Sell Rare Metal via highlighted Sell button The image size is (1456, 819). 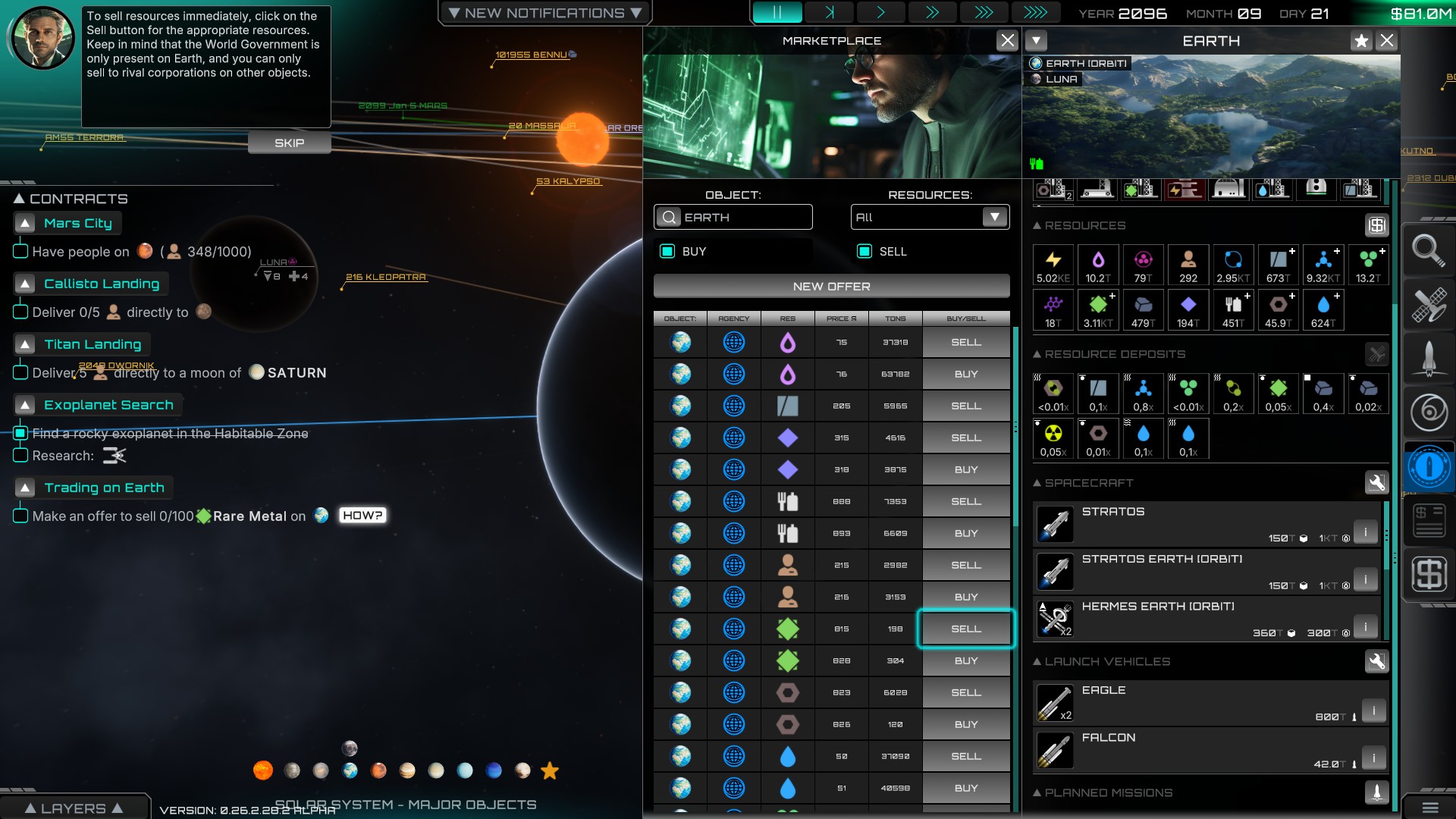click(x=965, y=629)
